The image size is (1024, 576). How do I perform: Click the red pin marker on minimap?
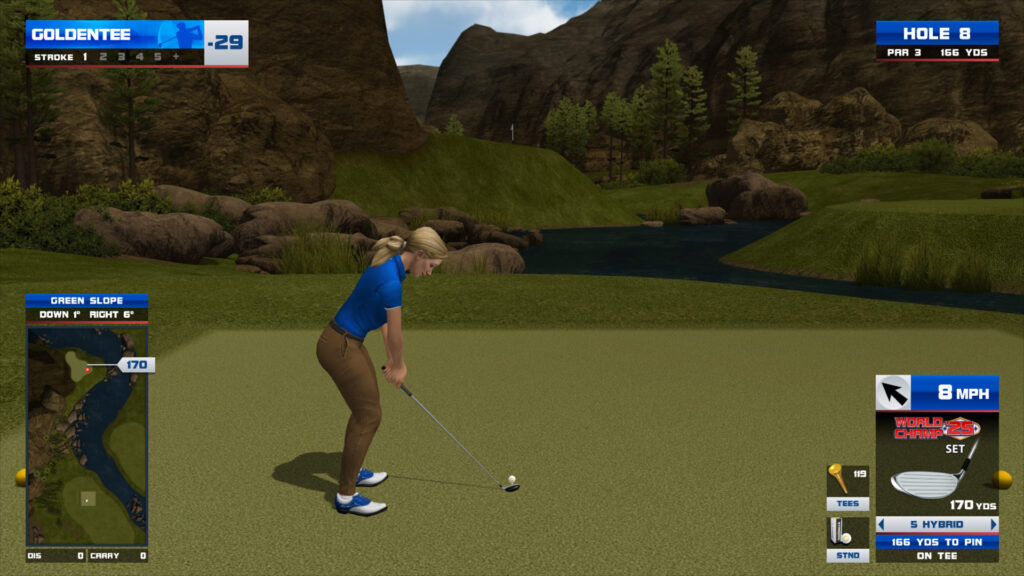click(x=88, y=370)
